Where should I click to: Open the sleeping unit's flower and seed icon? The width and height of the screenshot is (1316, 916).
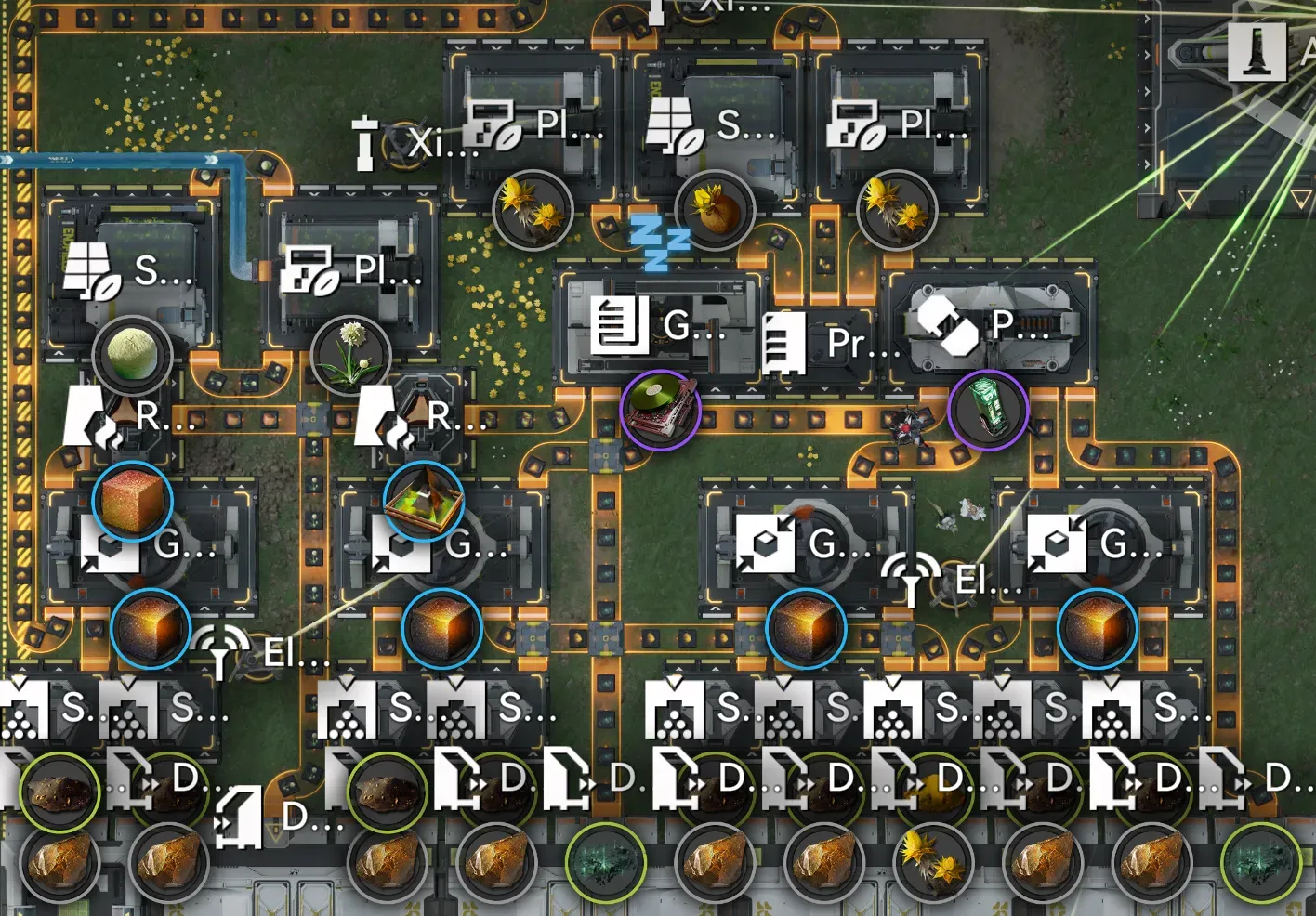714,210
